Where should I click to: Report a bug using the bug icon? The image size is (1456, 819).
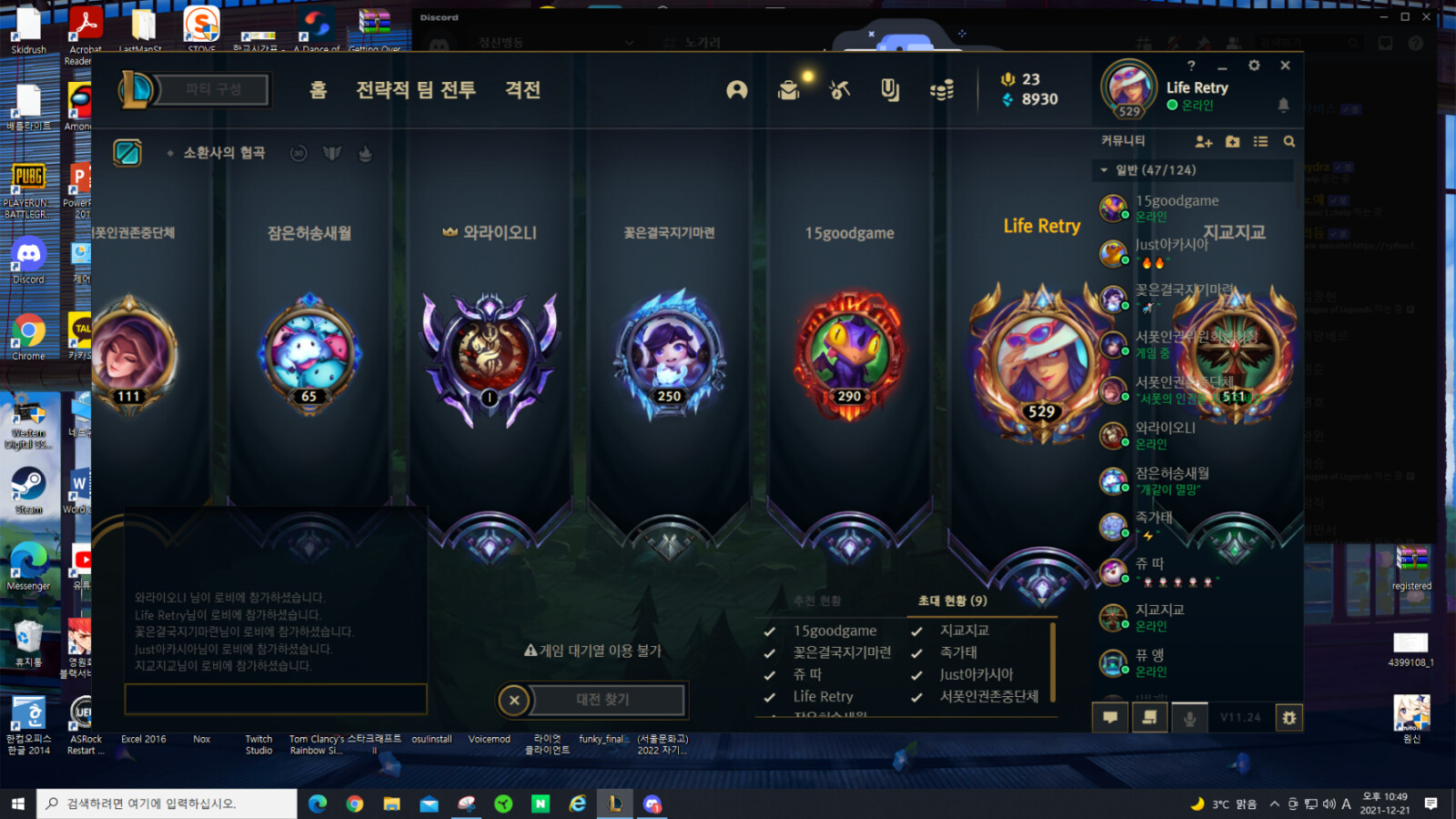[1289, 718]
